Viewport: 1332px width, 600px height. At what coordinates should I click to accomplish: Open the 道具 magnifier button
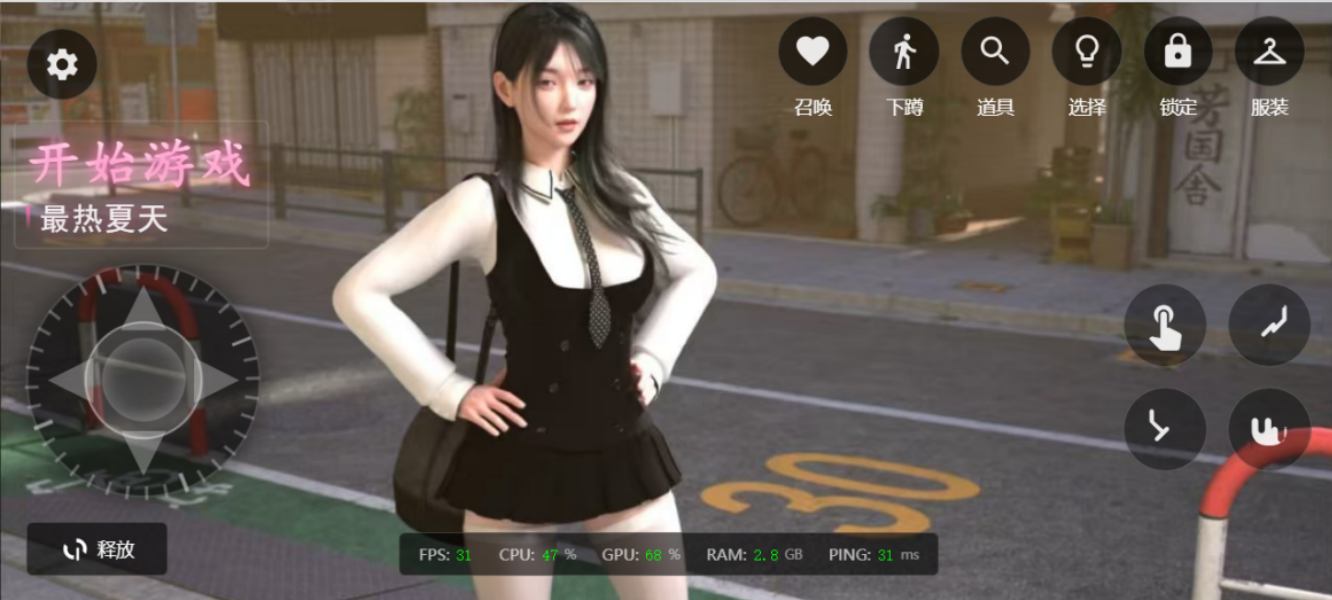[x=995, y=51]
